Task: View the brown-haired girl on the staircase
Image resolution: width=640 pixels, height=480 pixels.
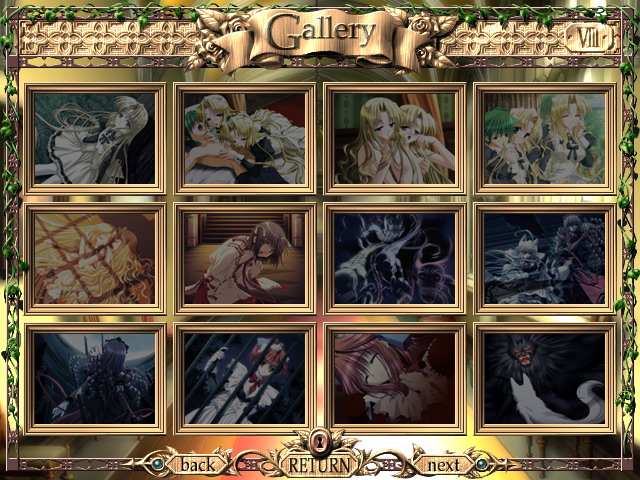Action: pos(246,258)
